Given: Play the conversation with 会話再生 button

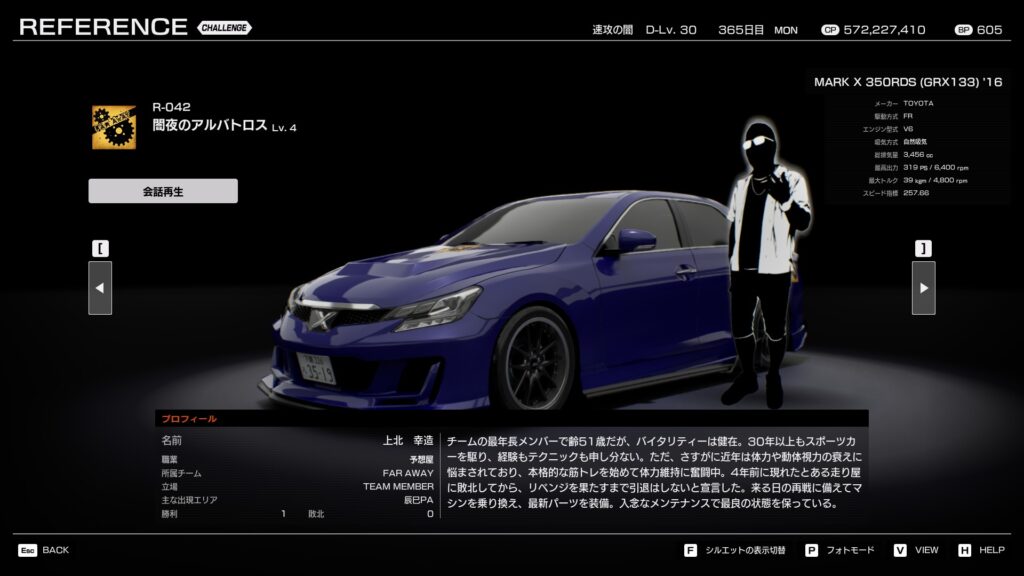Looking at the screenshot, I should click(x=163, y=191).
